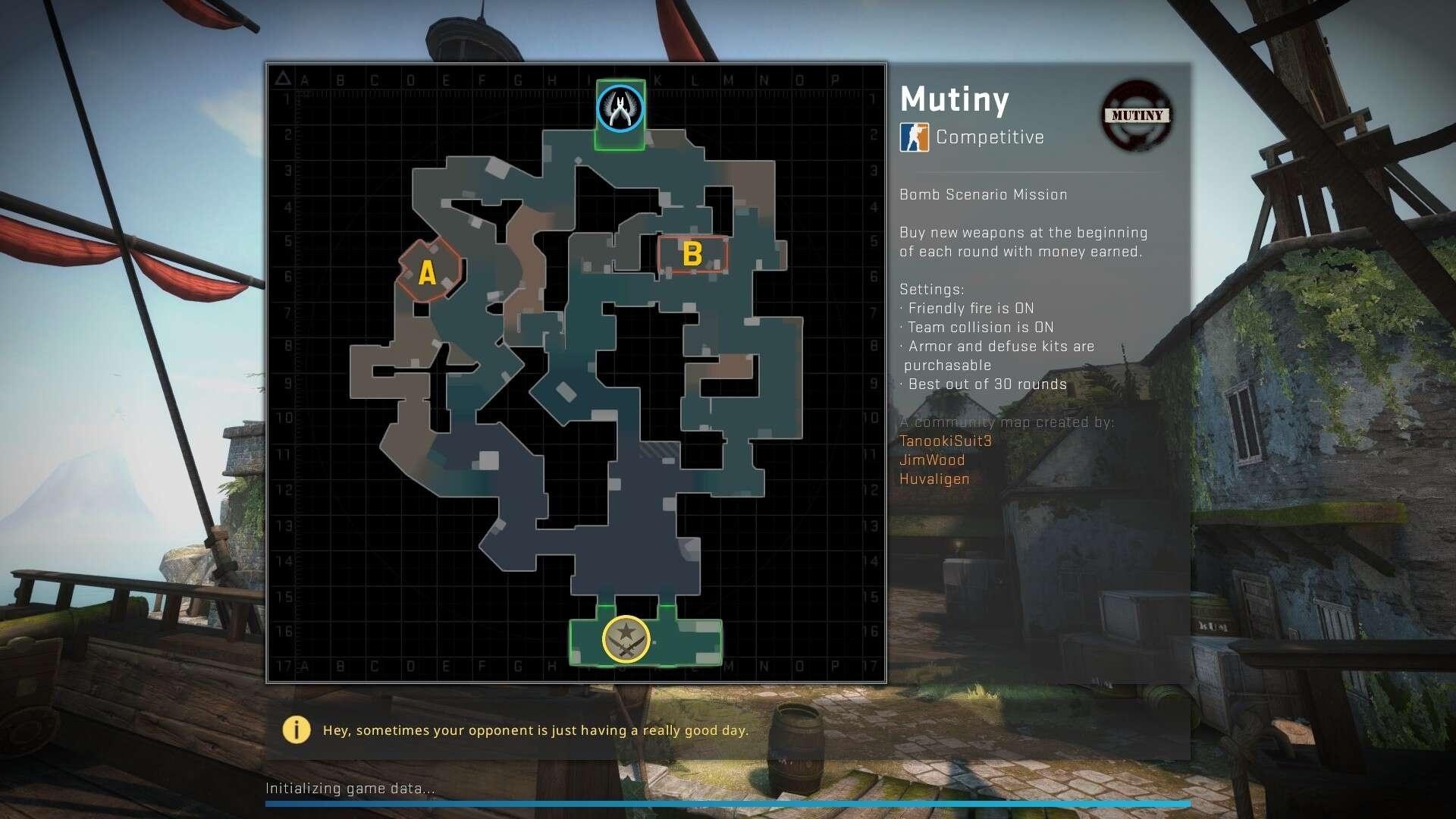
Task: Click the Mutiny map title
Action: (x=954, y=99)
